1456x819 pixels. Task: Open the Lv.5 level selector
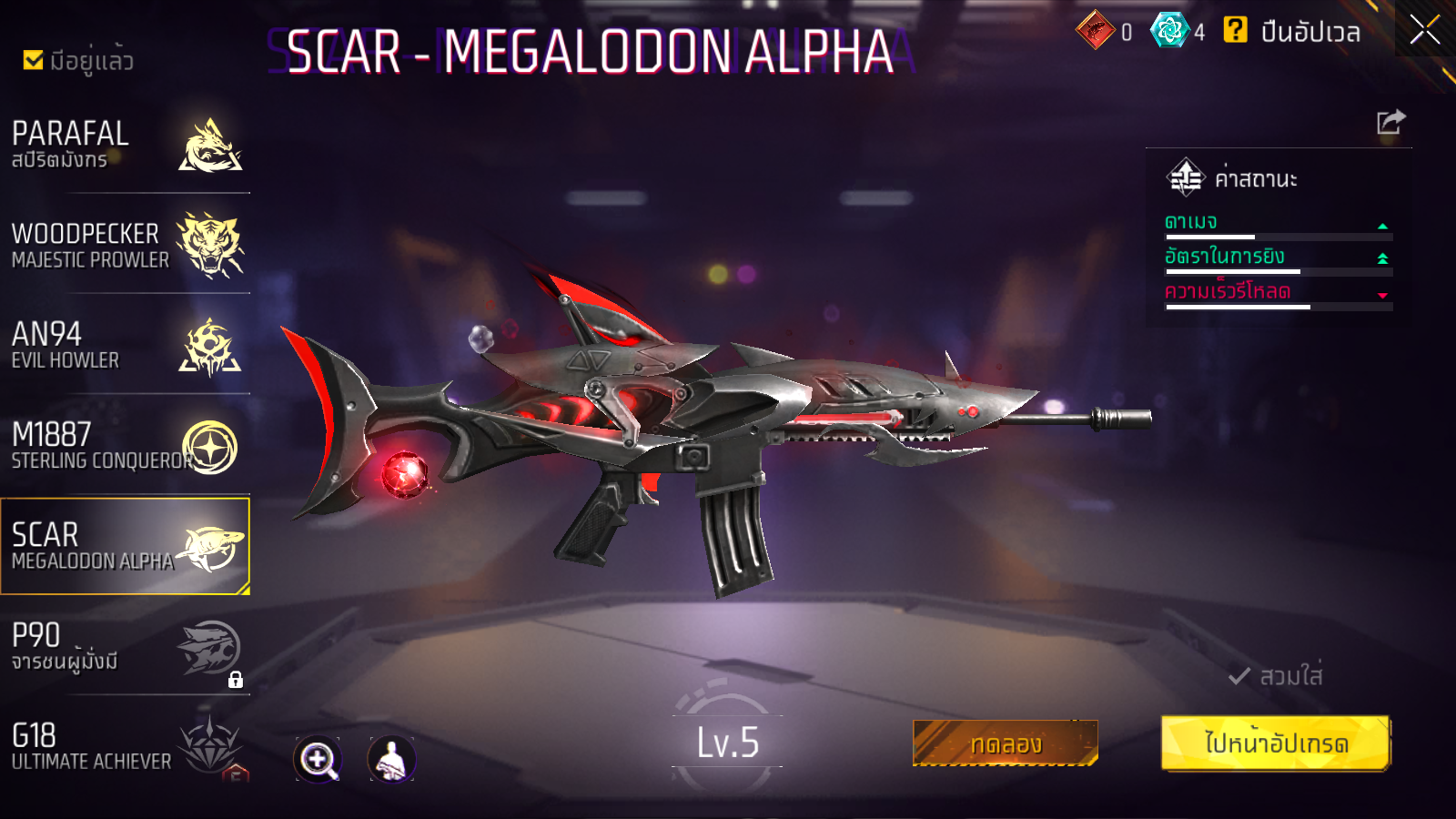click(x=727, y=743)
